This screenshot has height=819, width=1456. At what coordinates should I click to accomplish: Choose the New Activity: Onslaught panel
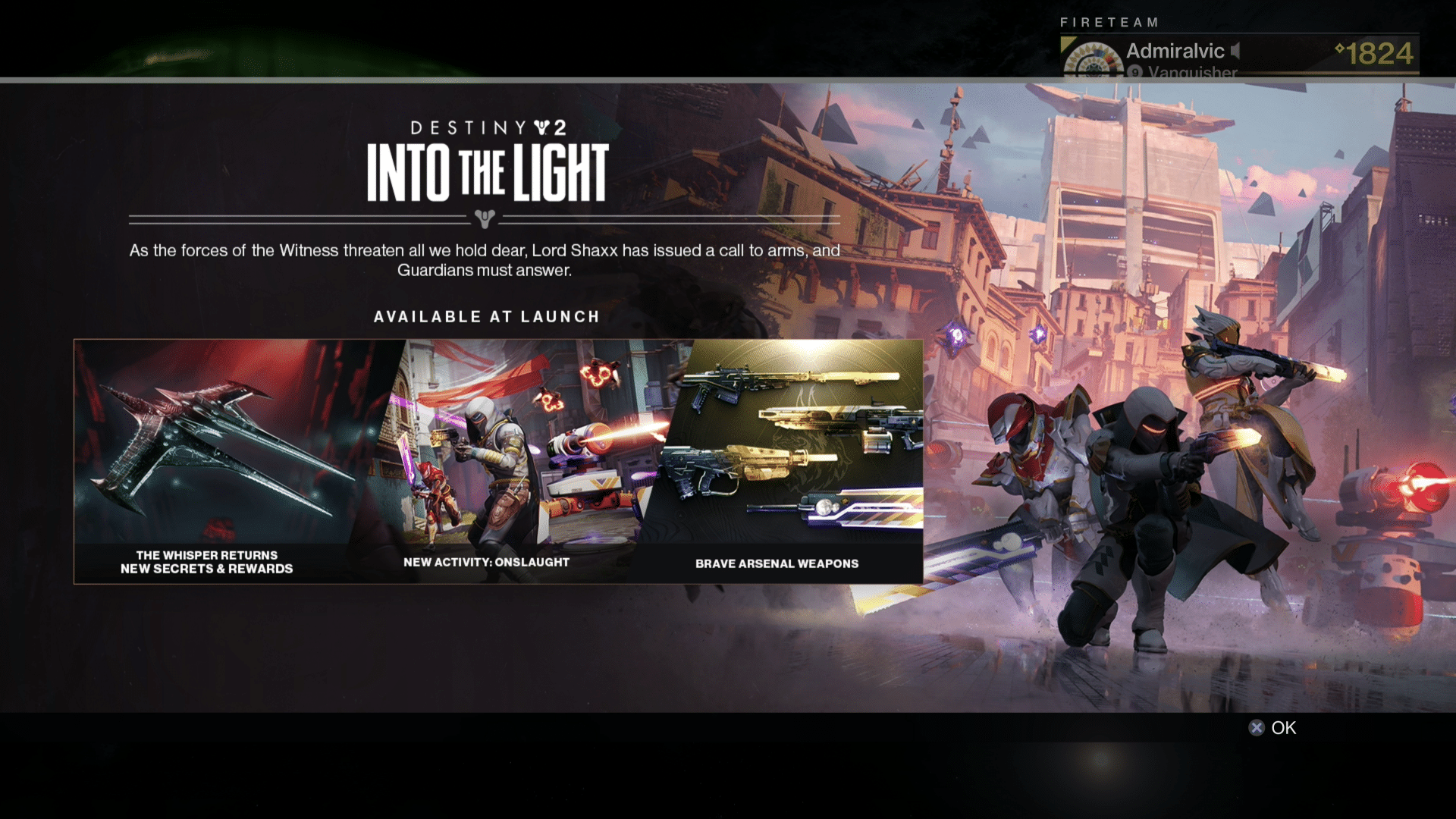[x=500, y=461]
